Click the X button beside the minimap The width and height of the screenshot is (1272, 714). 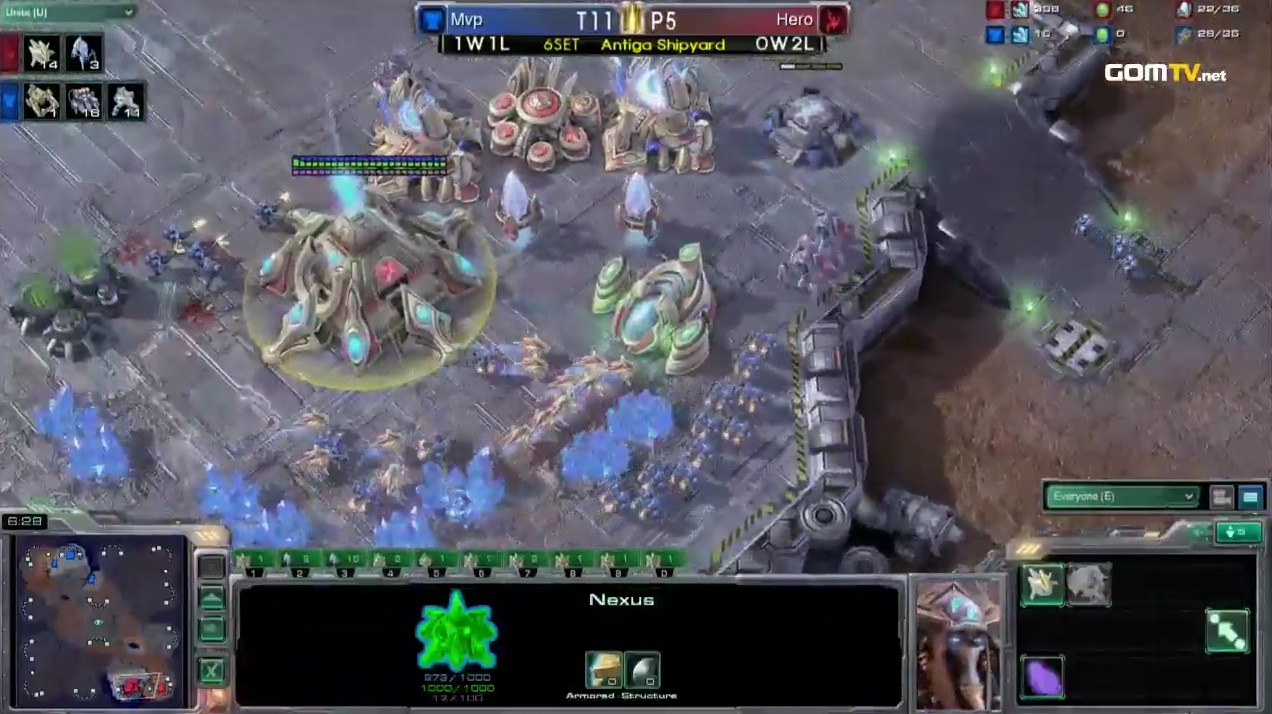coord(211,669)
